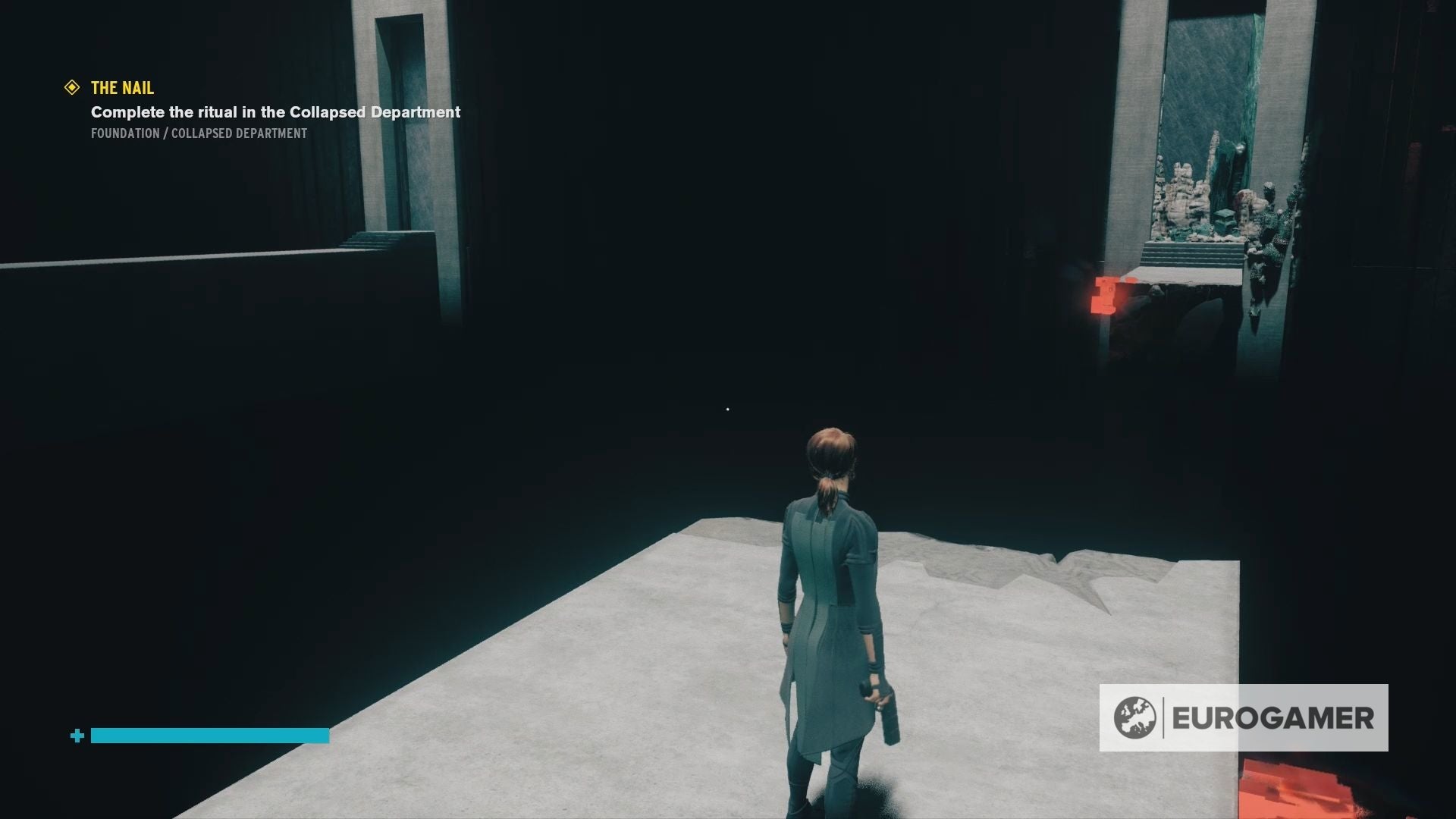Toggle the HUD health bar display

coord(209,735)
